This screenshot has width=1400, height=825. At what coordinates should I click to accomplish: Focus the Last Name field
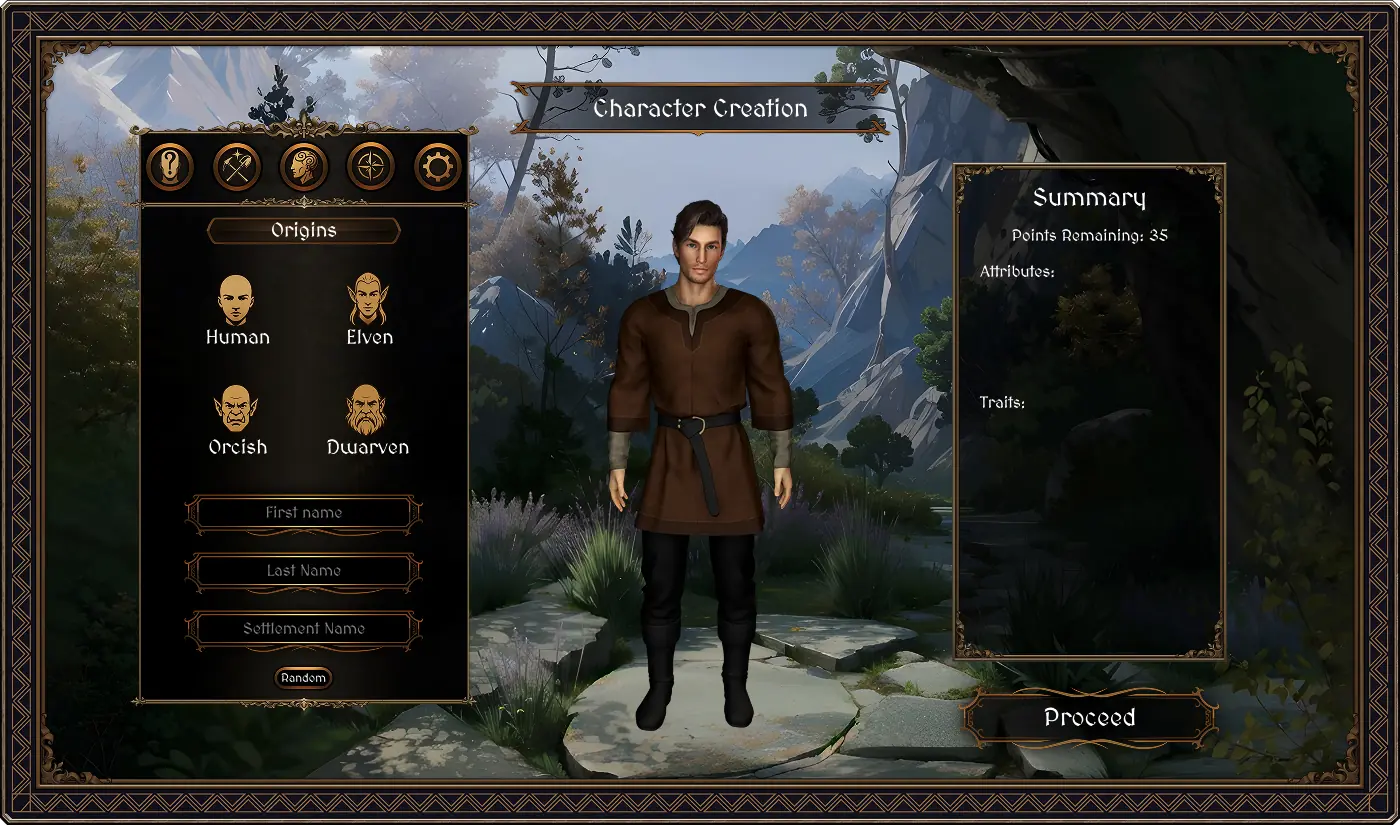pyautogui.click(x=304, y=571)
